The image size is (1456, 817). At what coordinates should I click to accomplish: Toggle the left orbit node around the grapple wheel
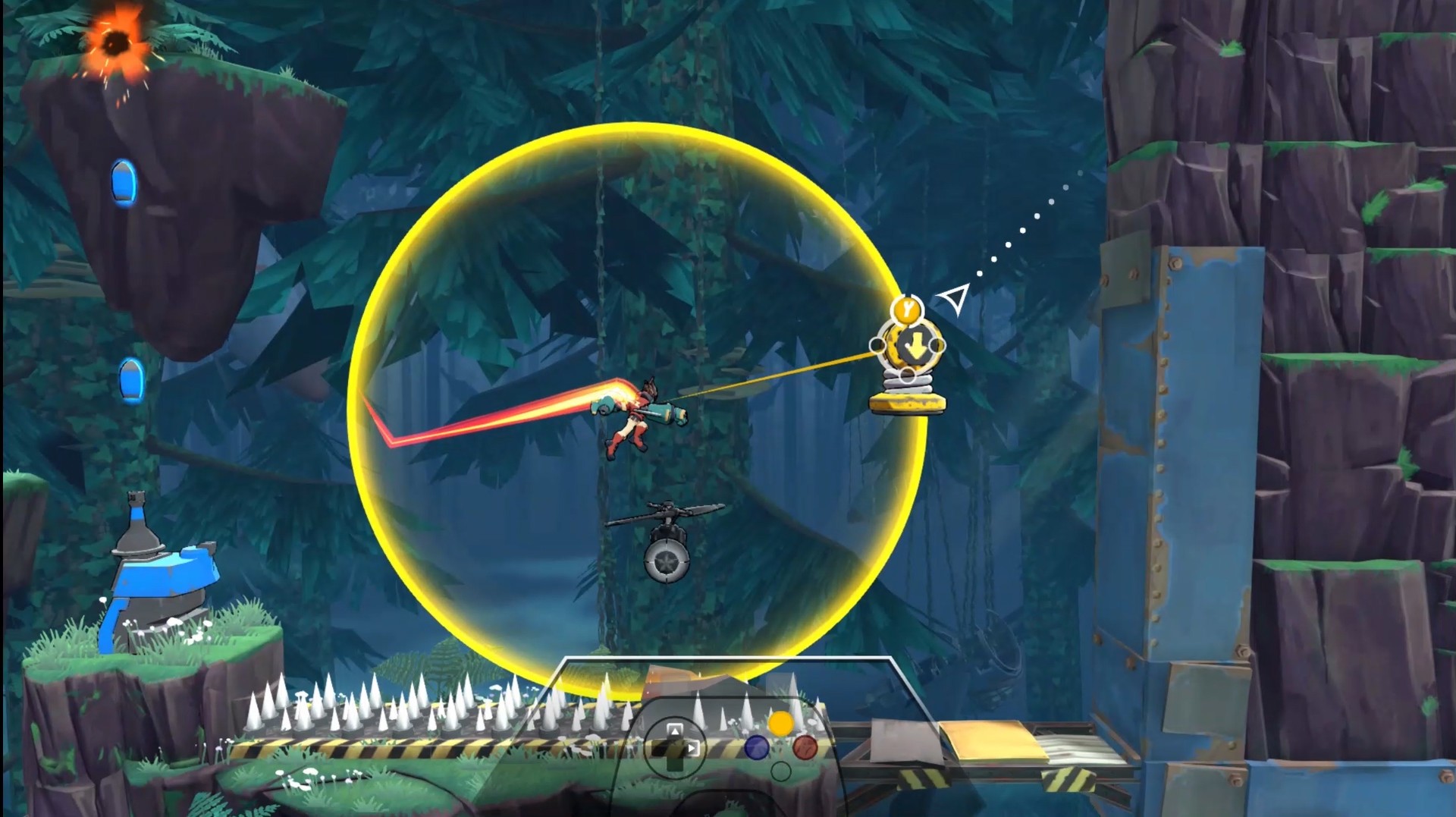877,345
